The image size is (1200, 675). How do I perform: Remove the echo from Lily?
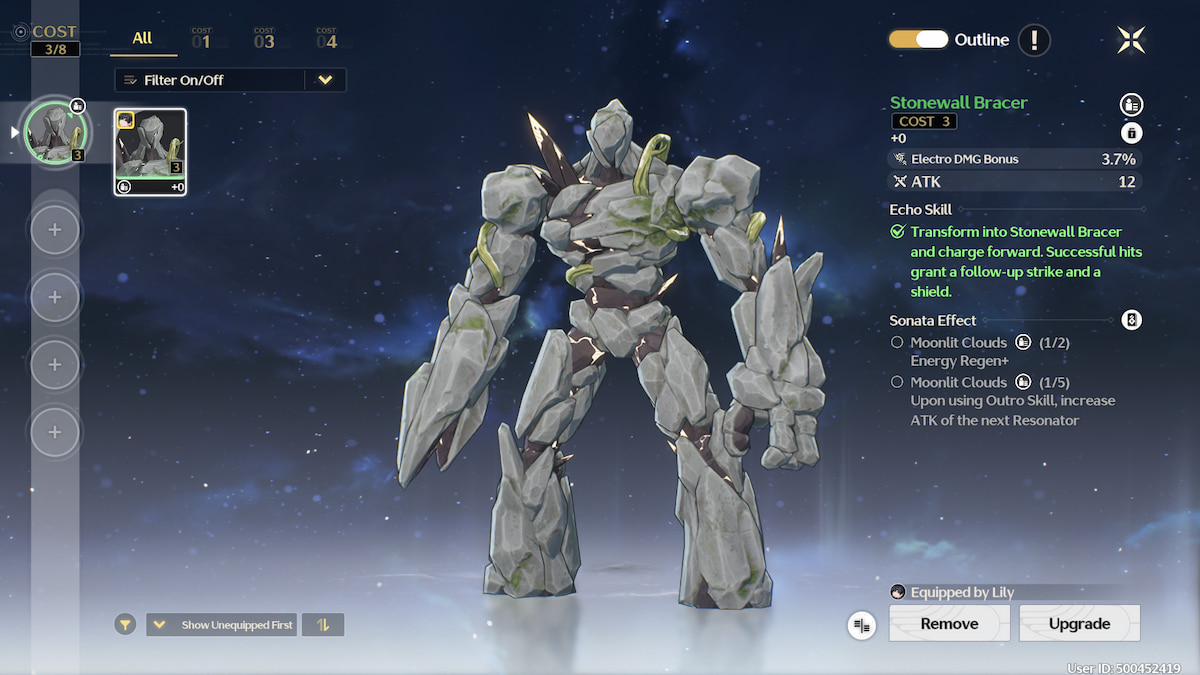(949, 624)
